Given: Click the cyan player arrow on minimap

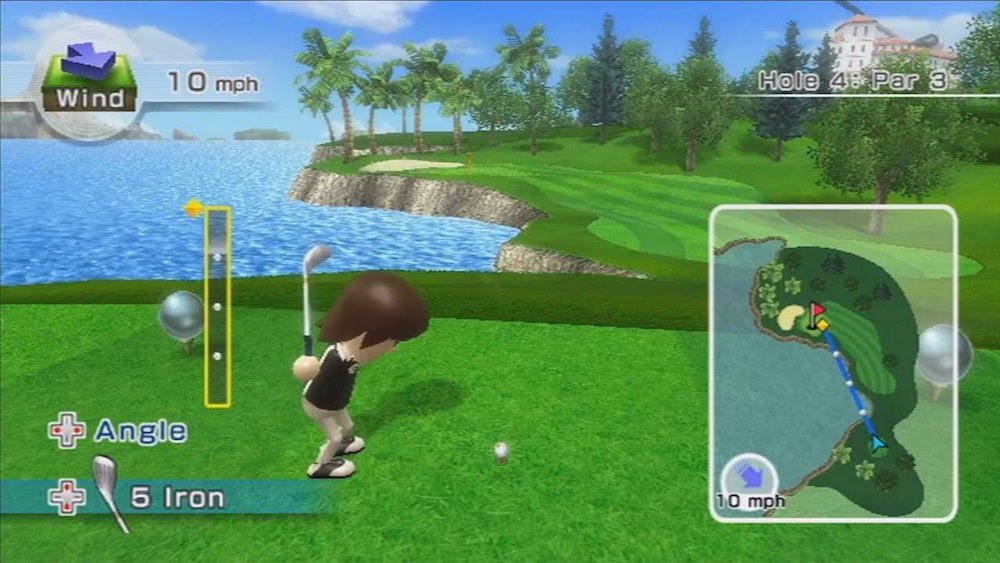Looking at the screenshot, I should [877, 442].
